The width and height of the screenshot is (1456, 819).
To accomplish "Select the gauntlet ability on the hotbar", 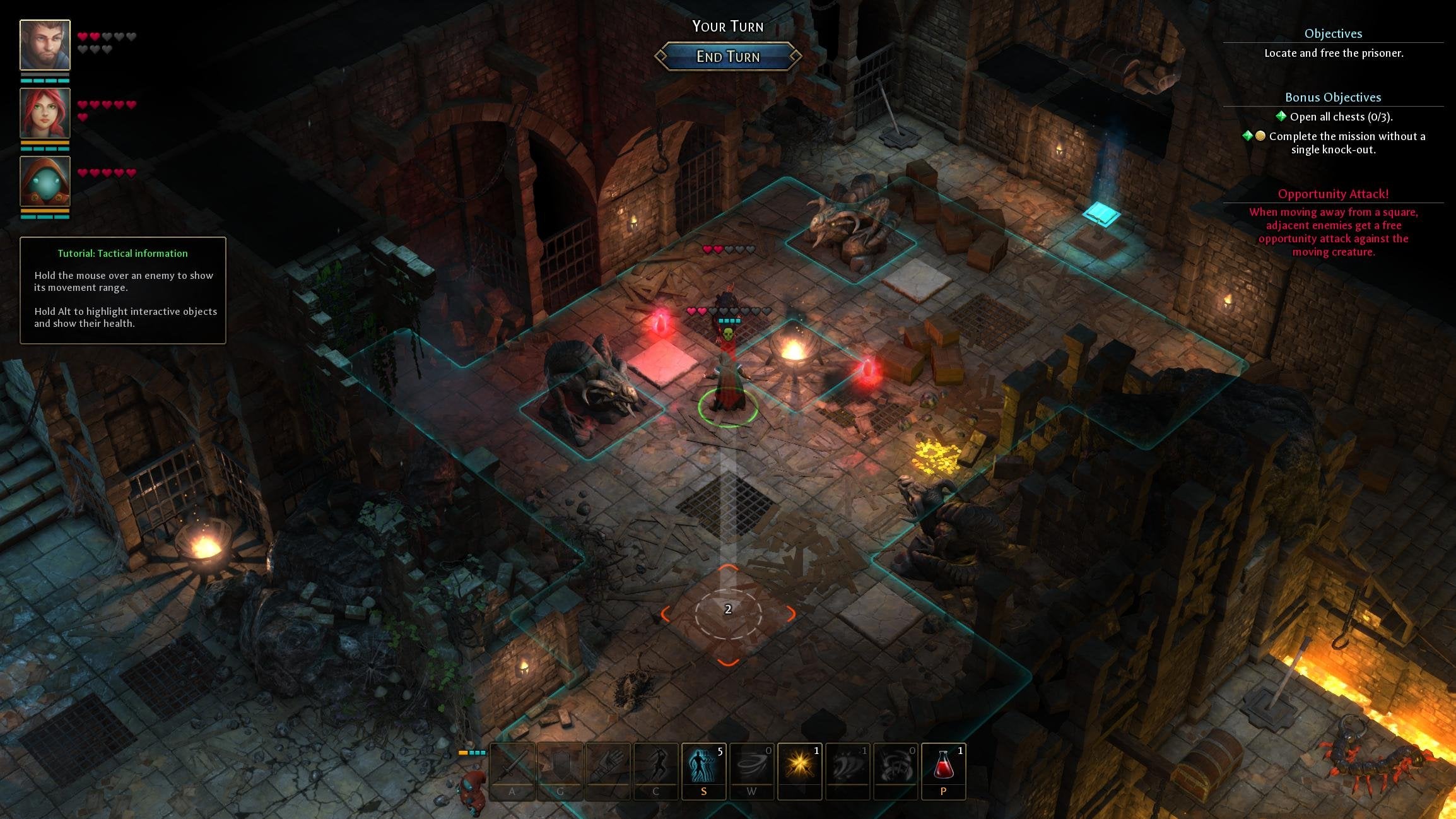I will (x=608, y=772).
